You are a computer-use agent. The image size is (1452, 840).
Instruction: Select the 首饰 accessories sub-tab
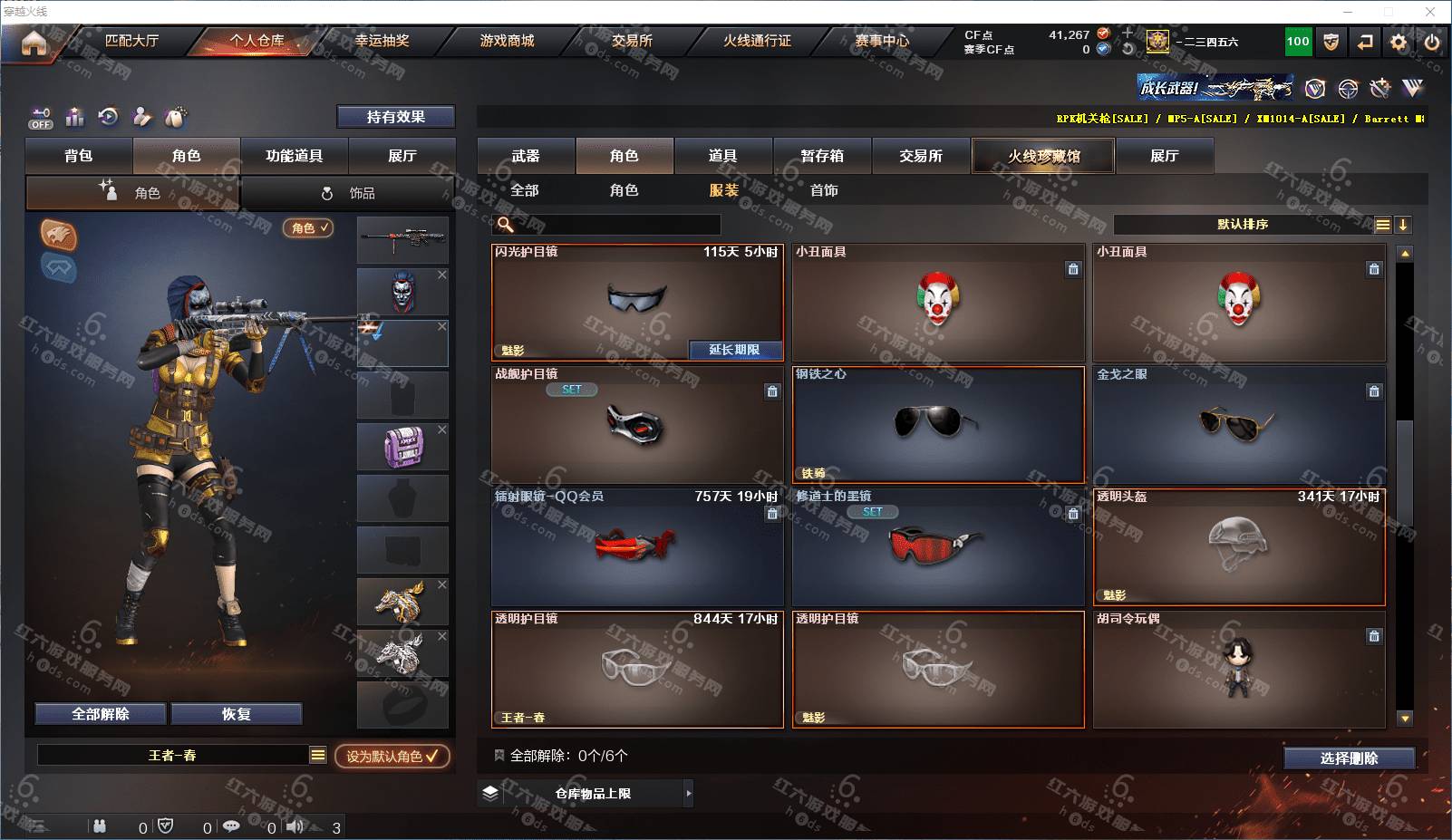coord(824,190)
